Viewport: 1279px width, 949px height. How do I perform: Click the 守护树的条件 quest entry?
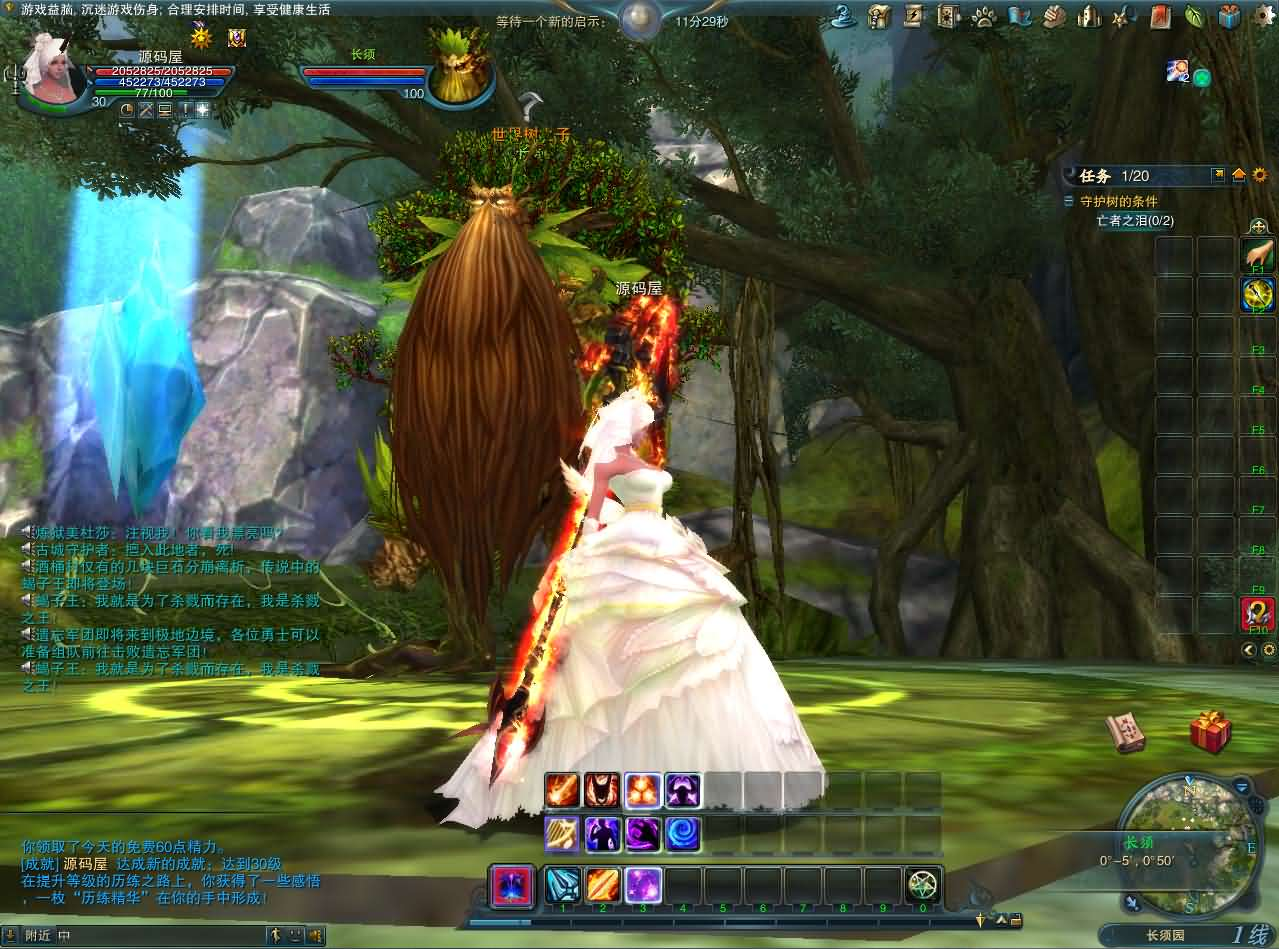point(1118,201)
